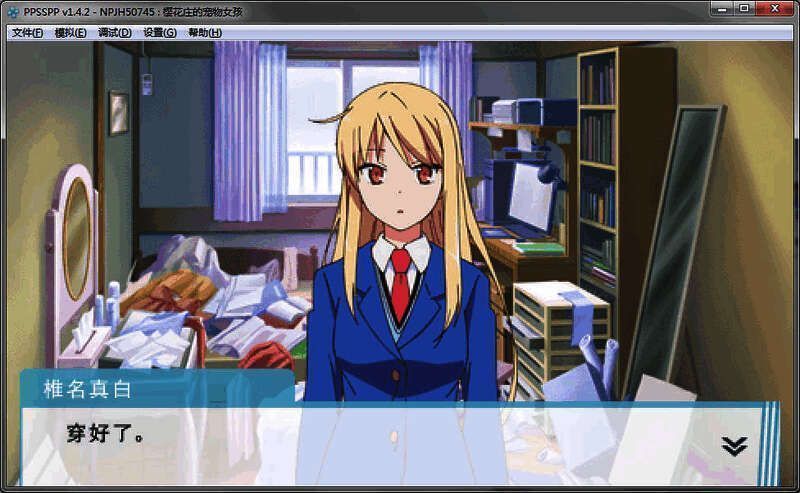The width and height of the screenshot is (800, 493).
Task: Open the 帮助(H) help menu
Action: click(x=205, y=32)
